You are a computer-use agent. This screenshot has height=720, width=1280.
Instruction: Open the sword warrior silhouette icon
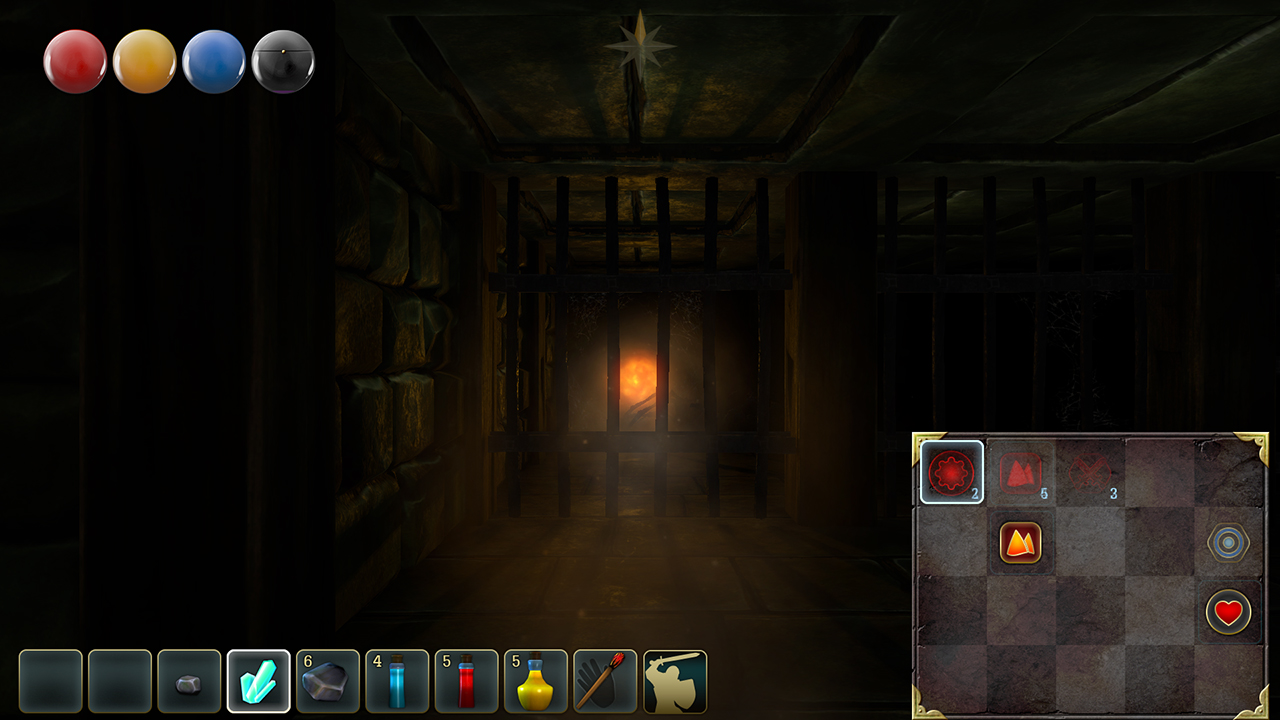tap(675, 682)
